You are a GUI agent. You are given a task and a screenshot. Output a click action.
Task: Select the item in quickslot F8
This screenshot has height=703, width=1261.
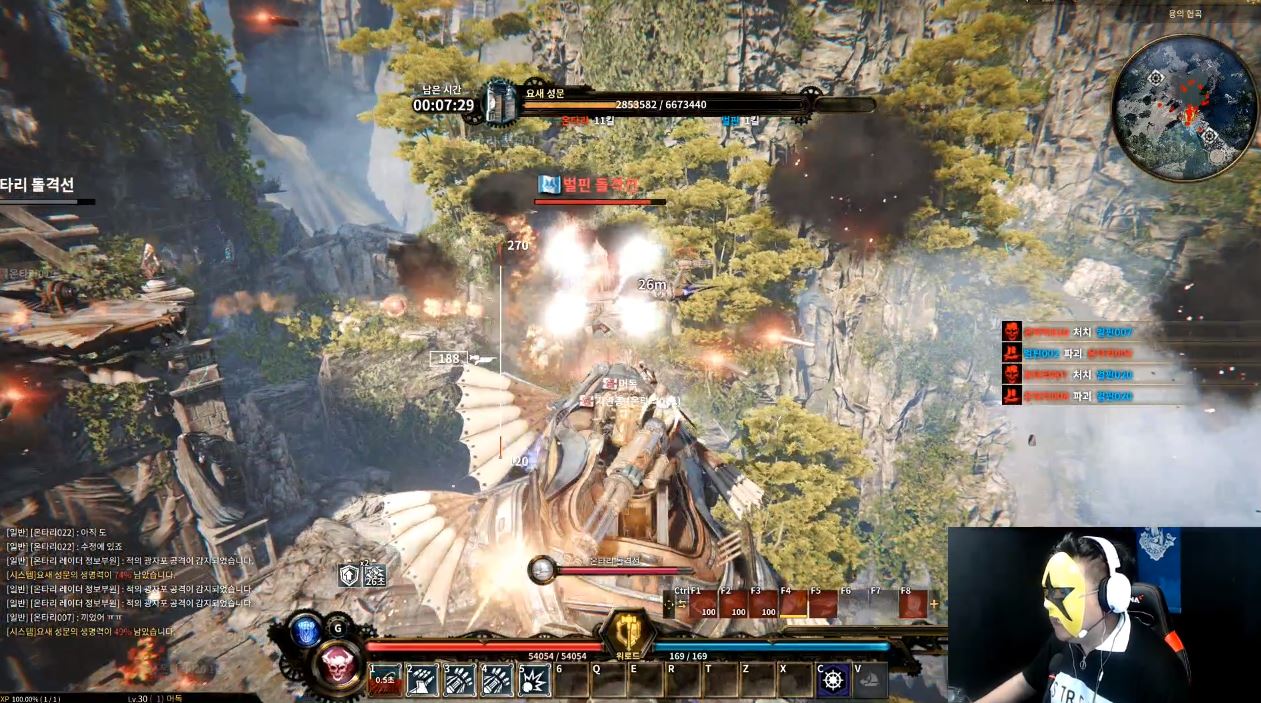pos(912,604)
